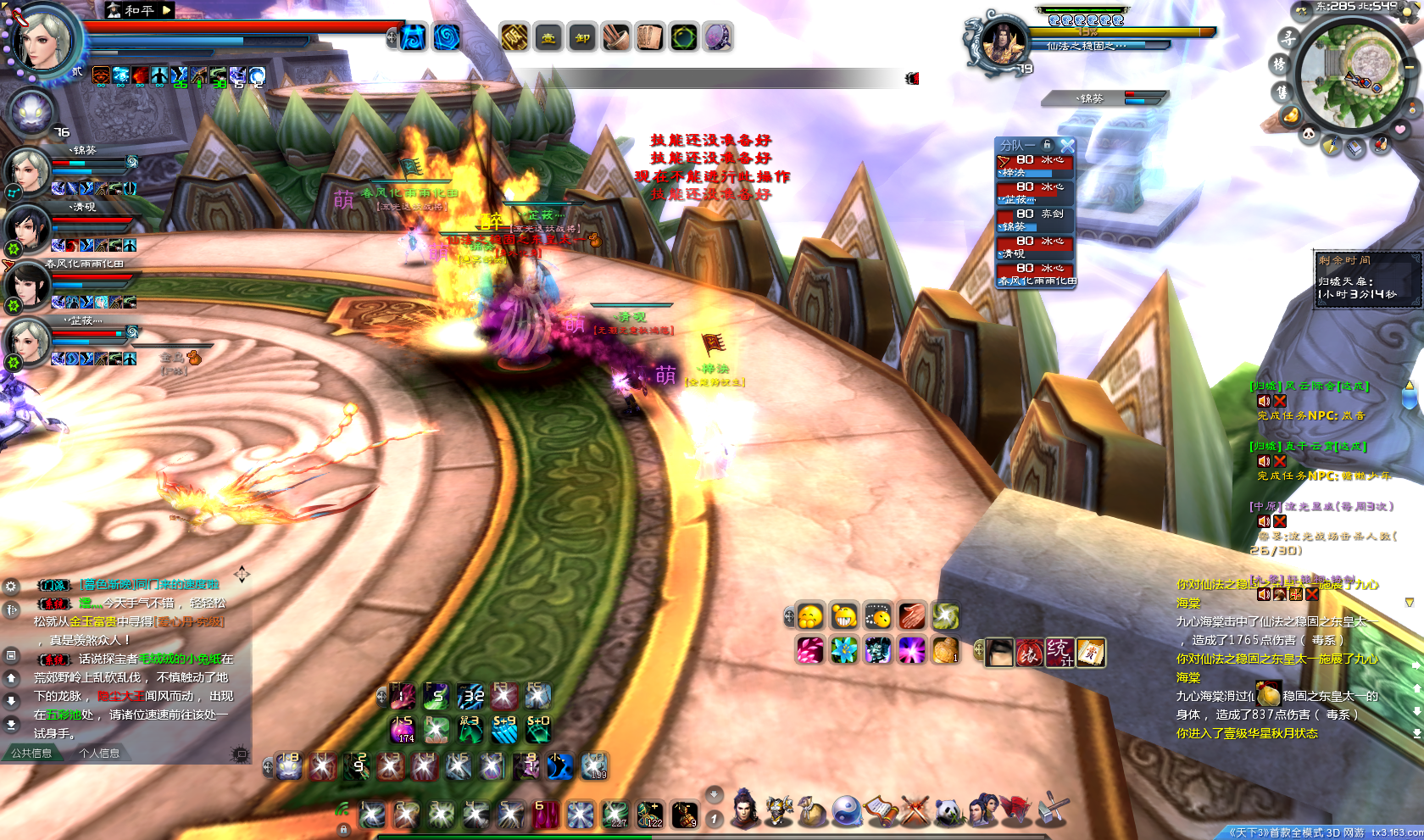
Task: Toggle the squad panel lock icon
Action: click(1047, 145)
